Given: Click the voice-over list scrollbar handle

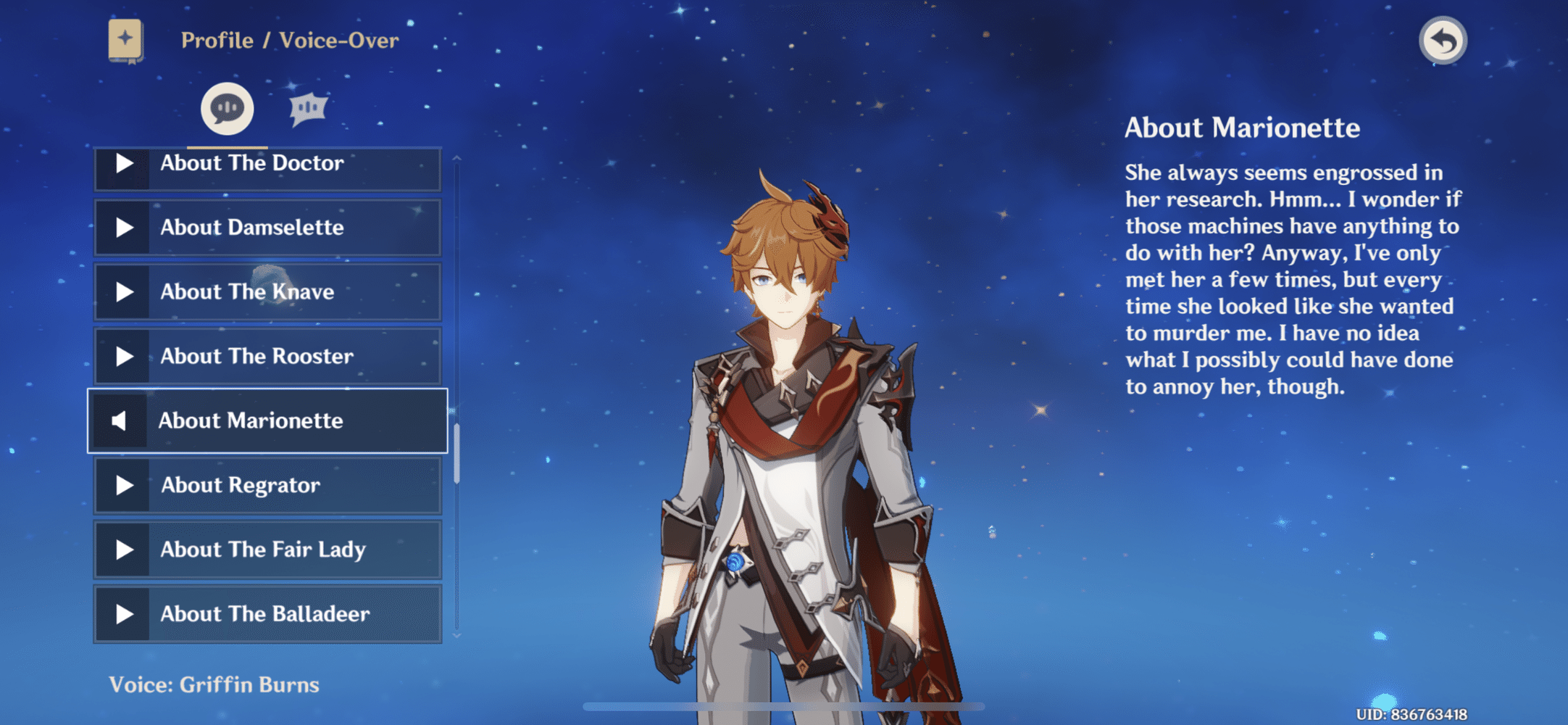Looking at the screenshot, I should click(456, 454).
